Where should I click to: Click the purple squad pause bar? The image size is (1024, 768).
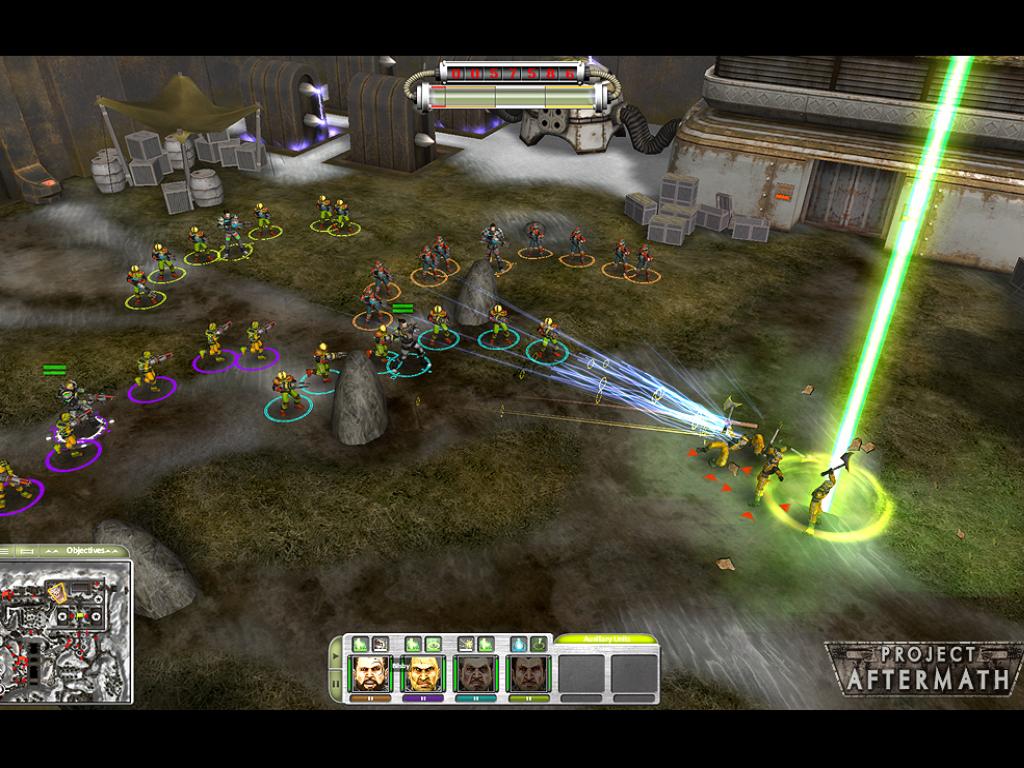(422, 697)
